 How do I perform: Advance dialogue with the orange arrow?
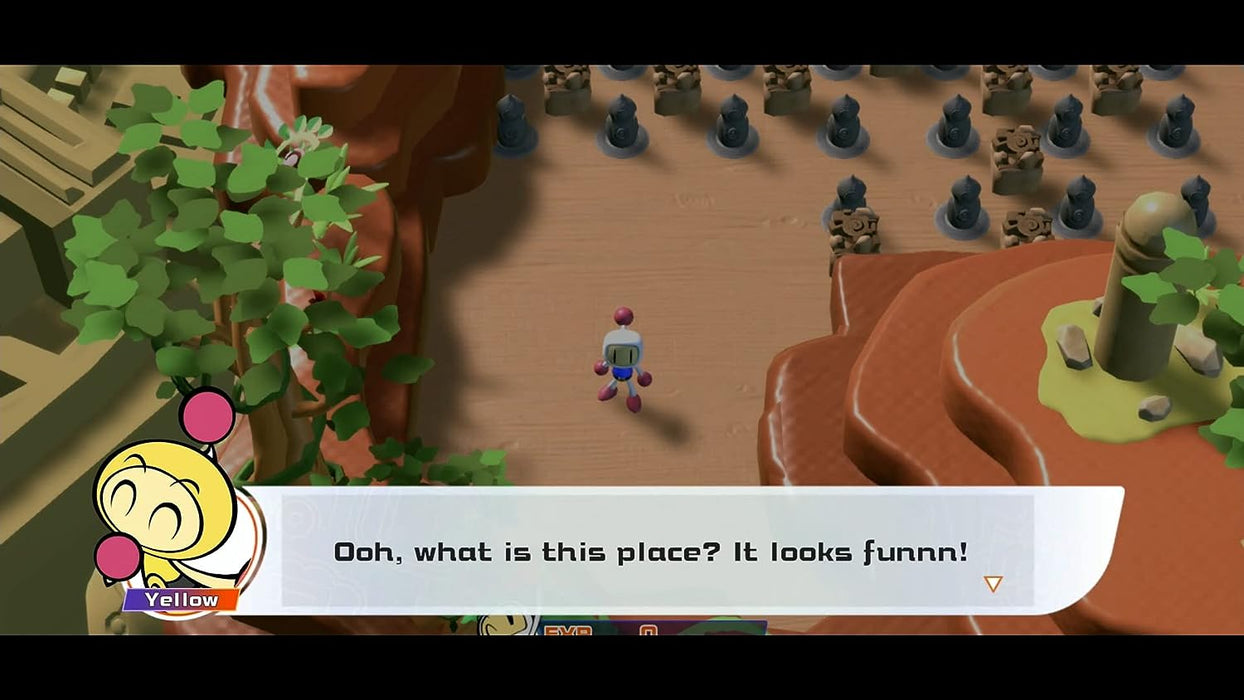tap(992, 583)
